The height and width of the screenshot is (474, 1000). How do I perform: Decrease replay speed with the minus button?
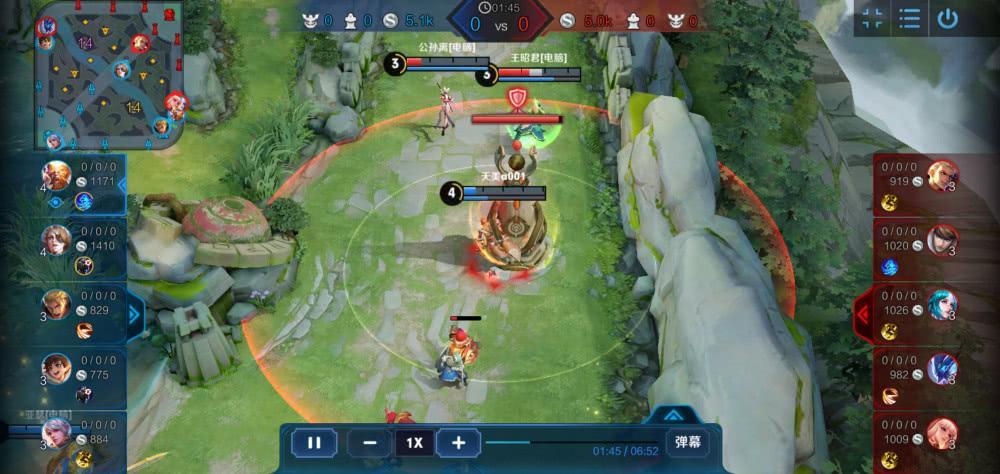[x=370, y=442]
